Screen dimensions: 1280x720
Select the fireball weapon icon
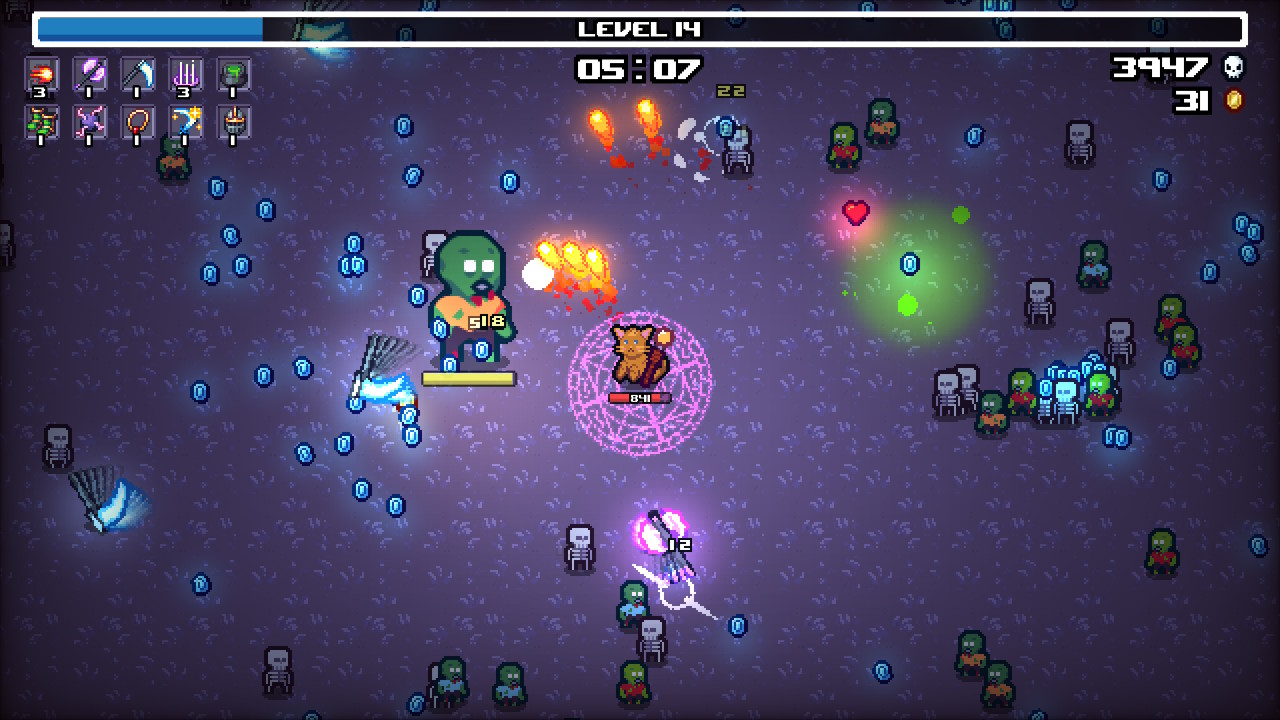tap(42, 74)
